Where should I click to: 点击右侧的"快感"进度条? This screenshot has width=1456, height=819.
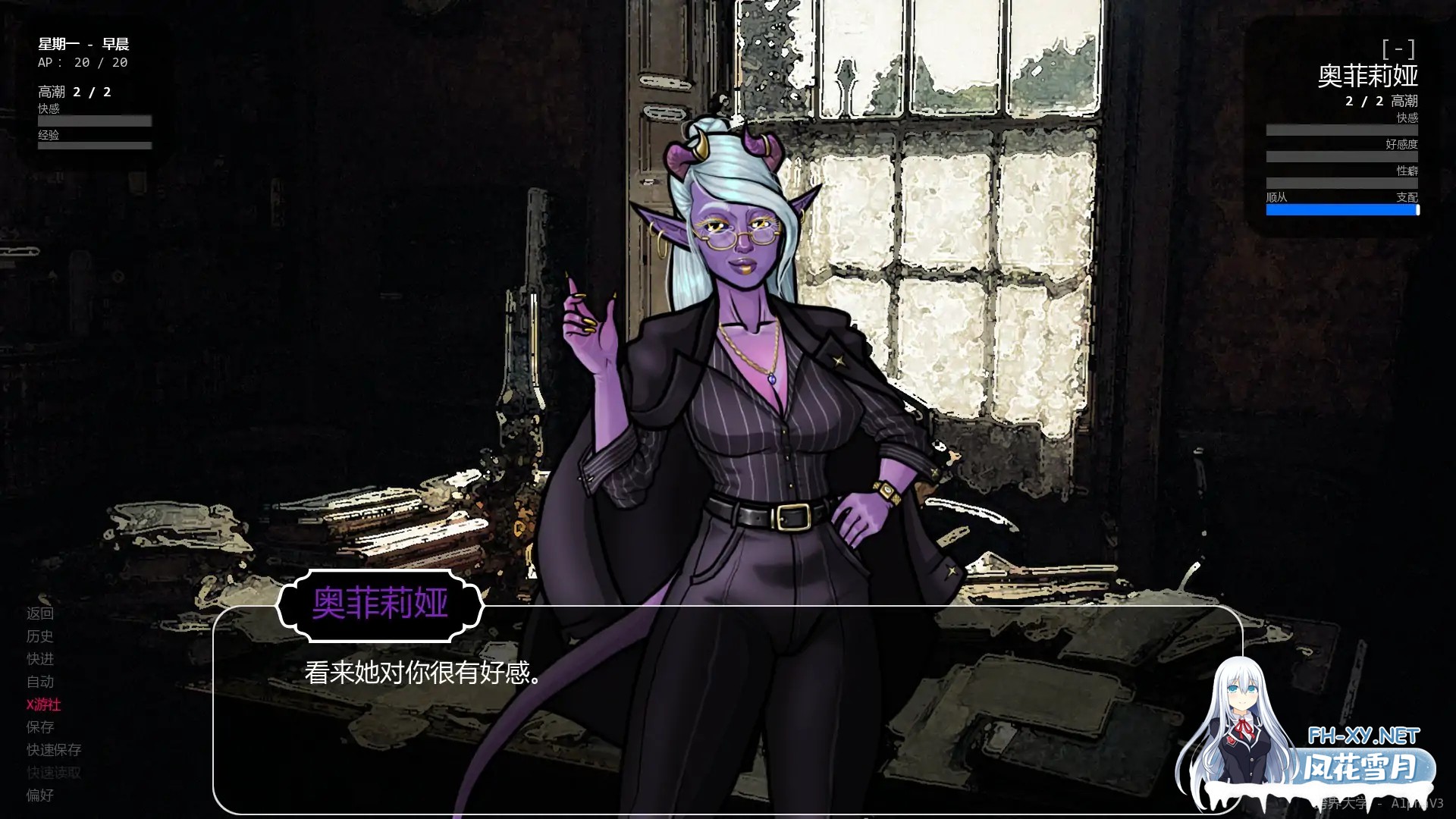click(1343, 130)
